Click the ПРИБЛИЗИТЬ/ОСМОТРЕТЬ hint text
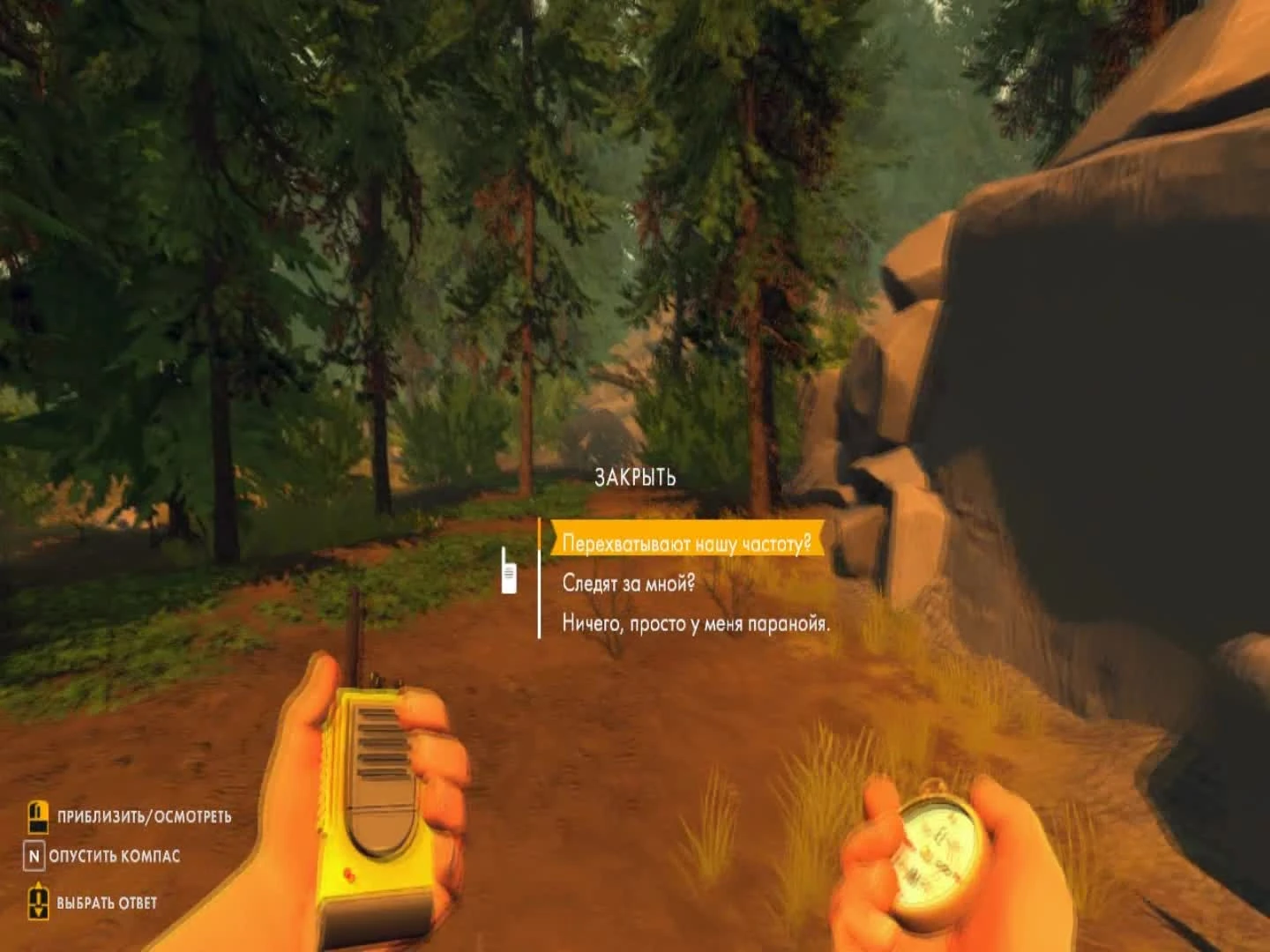The width and height of the screenshot is (1270, 952). (x=144, y=816)
